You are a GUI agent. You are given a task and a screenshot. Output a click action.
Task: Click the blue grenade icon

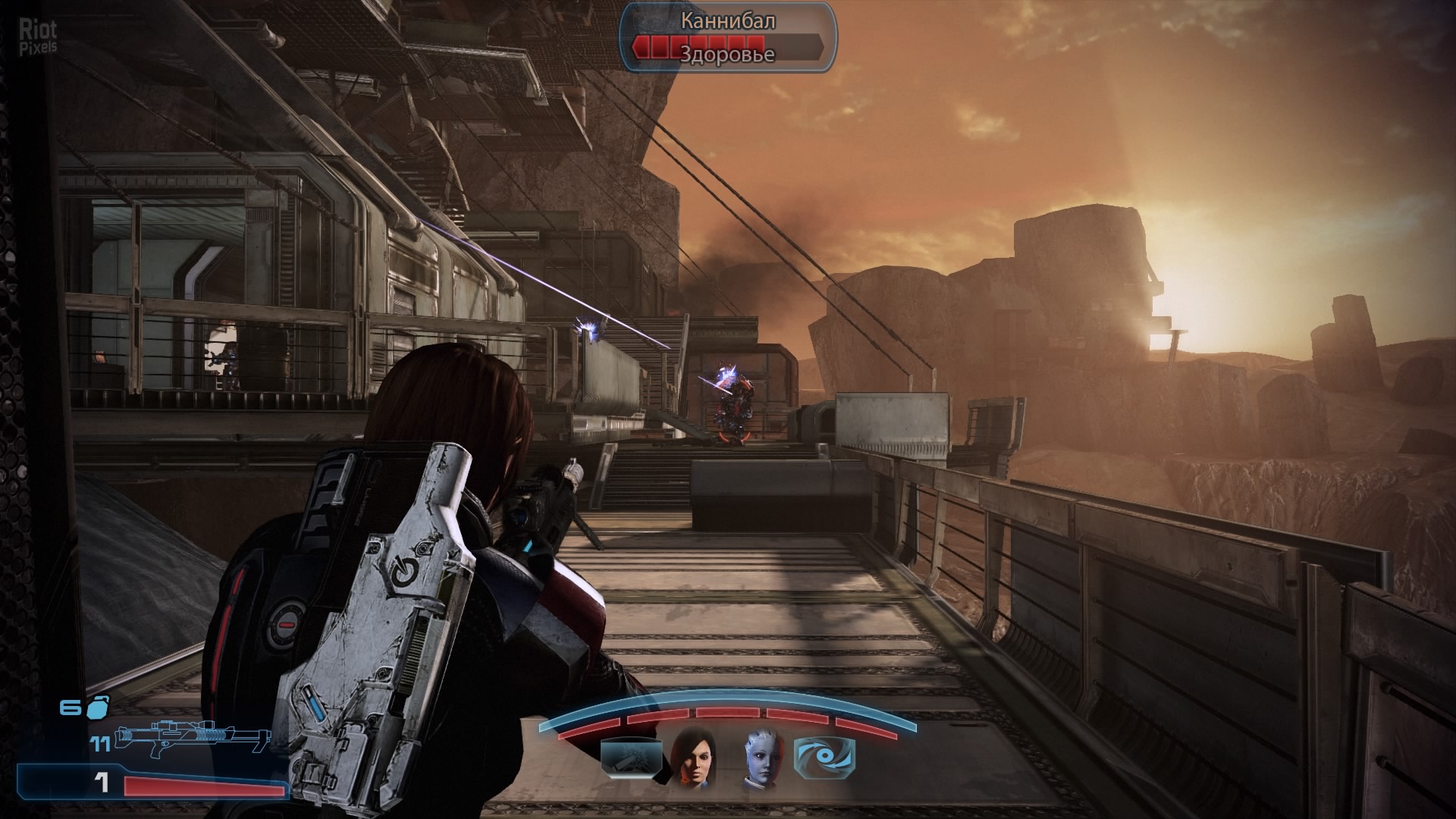pyautogui.click(x=99, y=707)
